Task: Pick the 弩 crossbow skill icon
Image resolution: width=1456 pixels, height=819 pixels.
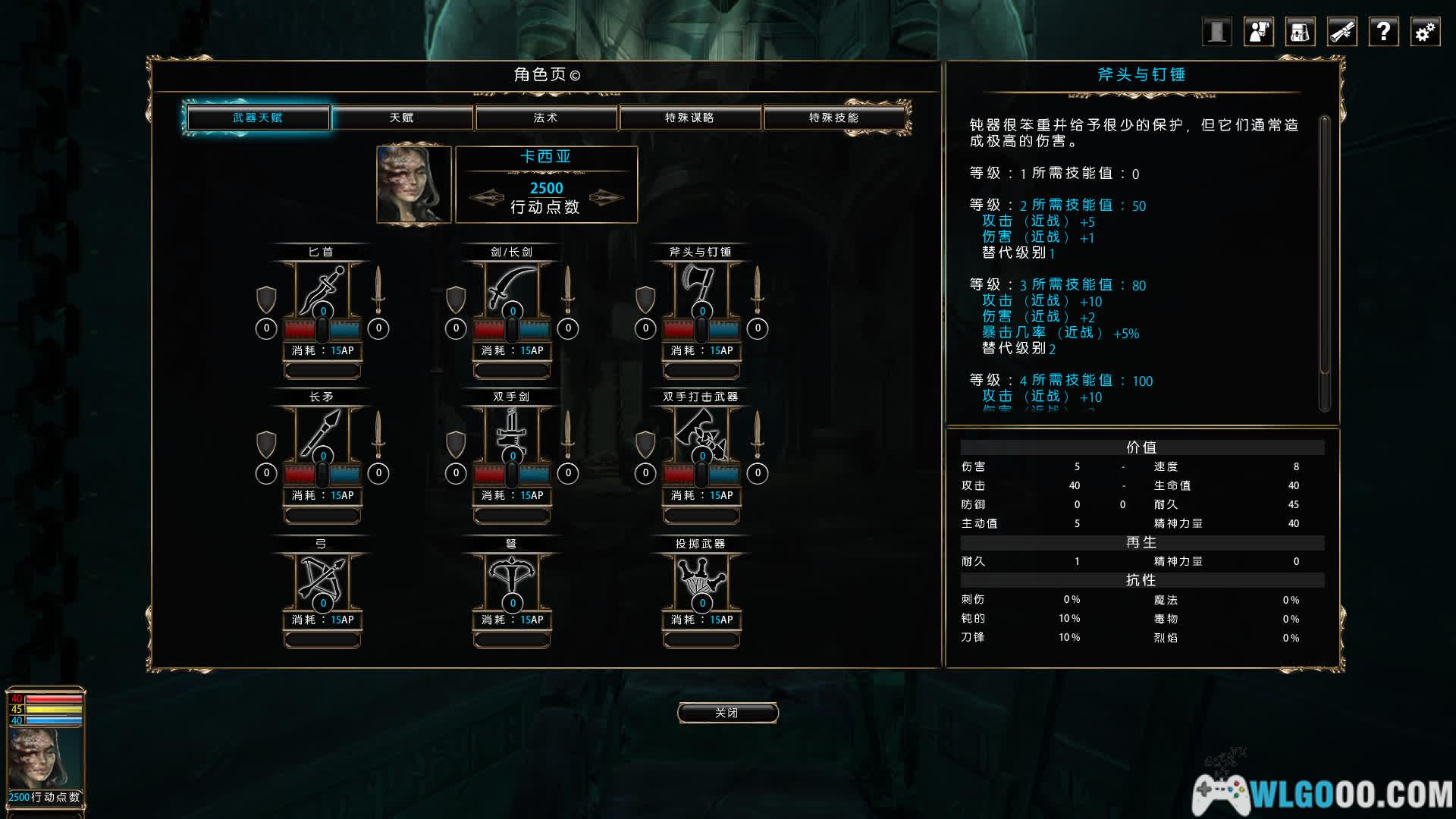Action: 512,579
